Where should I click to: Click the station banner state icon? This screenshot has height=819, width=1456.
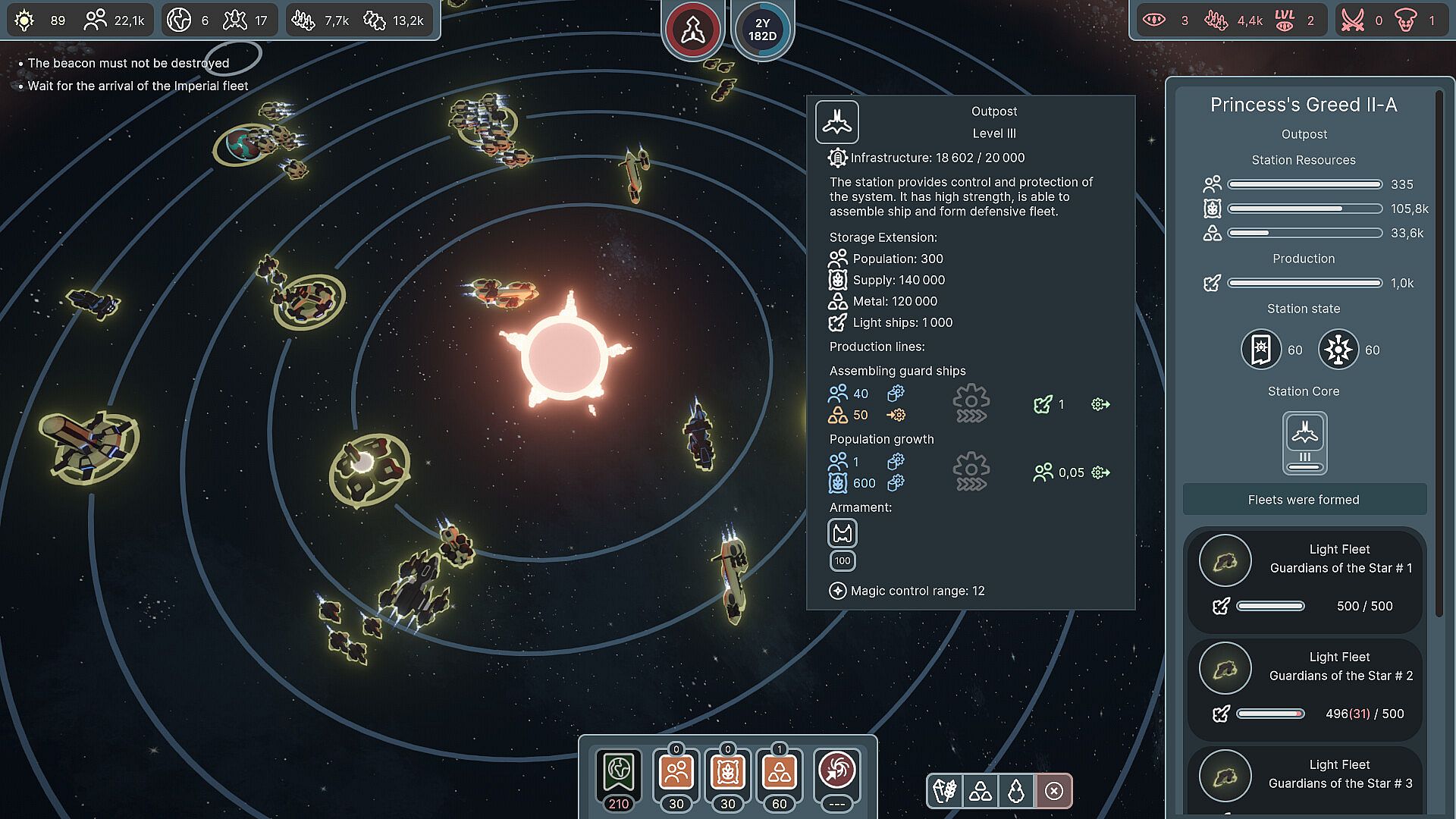[1260, 350]
